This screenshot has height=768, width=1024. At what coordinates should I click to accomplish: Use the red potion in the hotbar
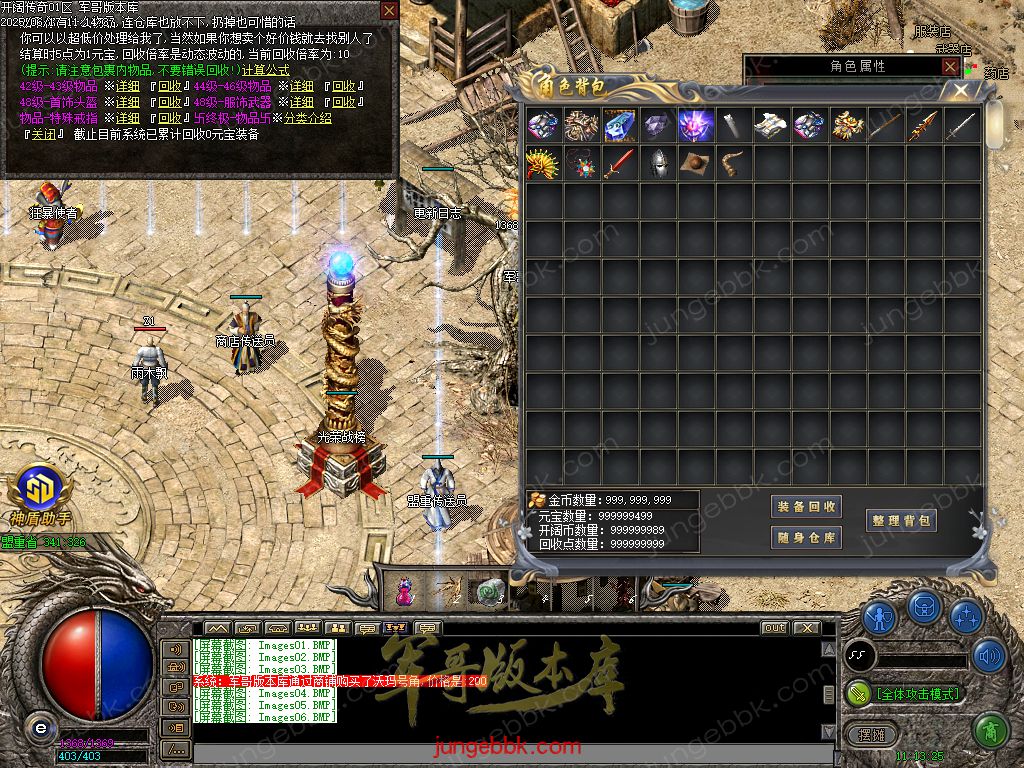(x=405, y=591)
